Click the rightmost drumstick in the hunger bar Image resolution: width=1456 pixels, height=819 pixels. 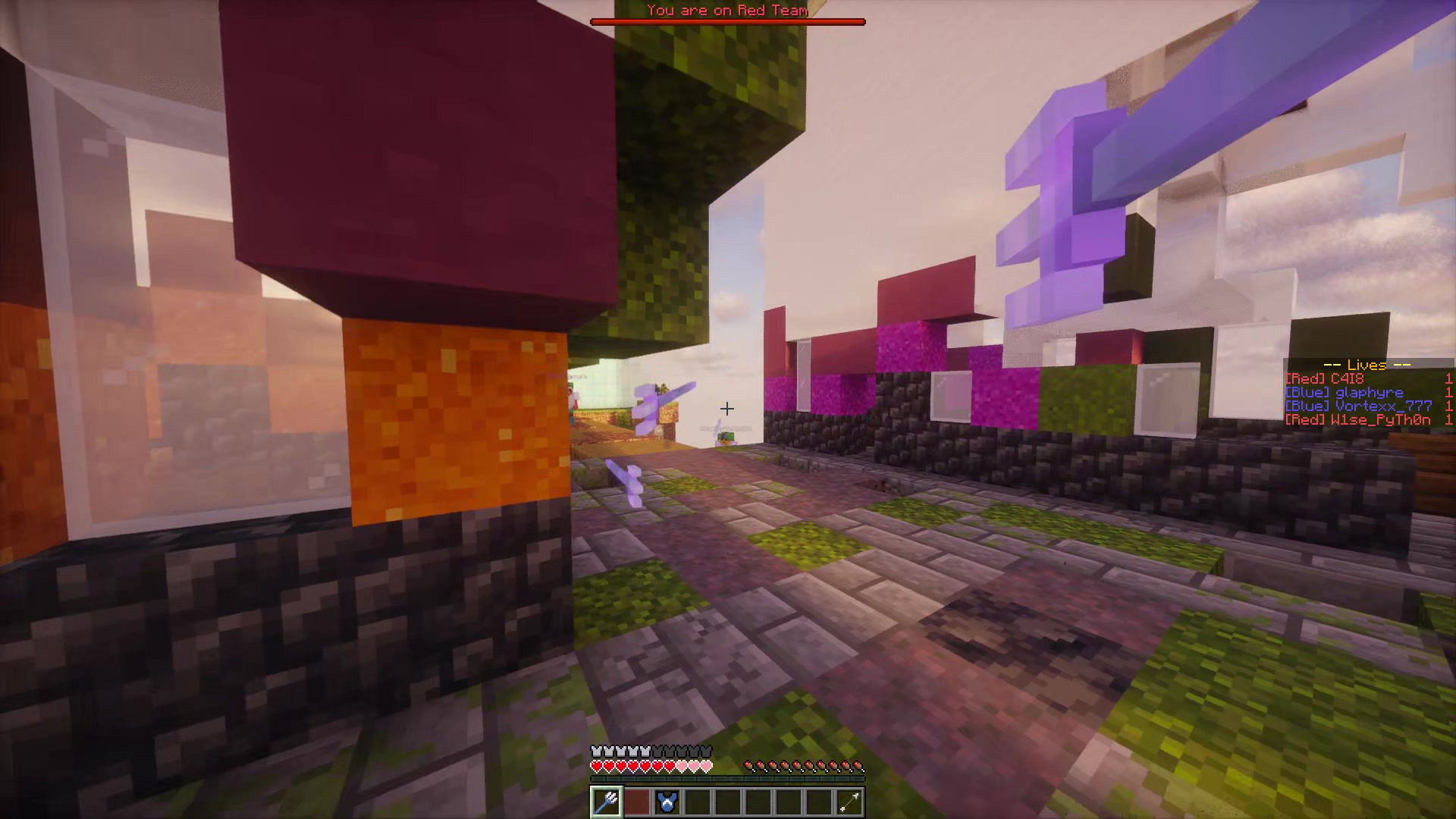pyautogui.click(x=857, y=766)
